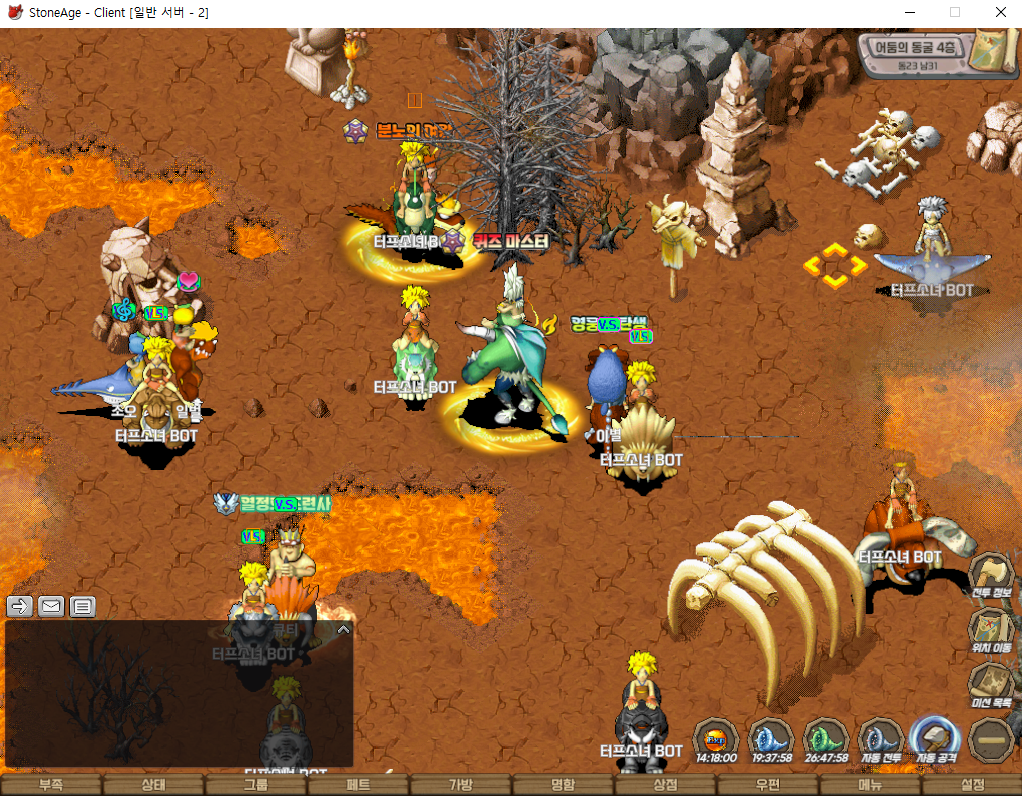The image size is (1022, 796).
Task: Open the 메뉴 main menu
Action: pos(870,785)
